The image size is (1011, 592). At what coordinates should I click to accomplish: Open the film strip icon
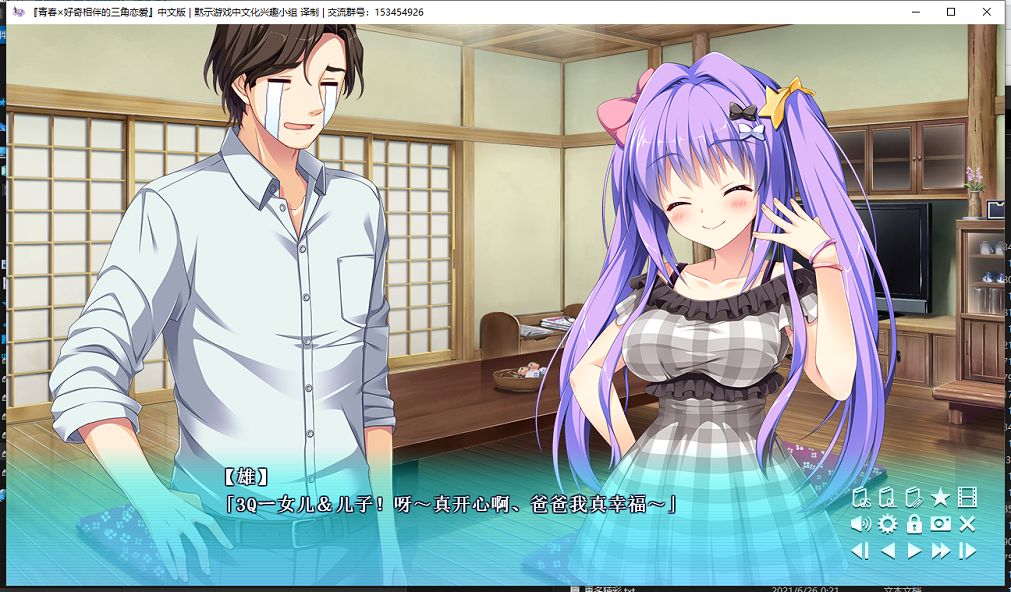[966, 497]
